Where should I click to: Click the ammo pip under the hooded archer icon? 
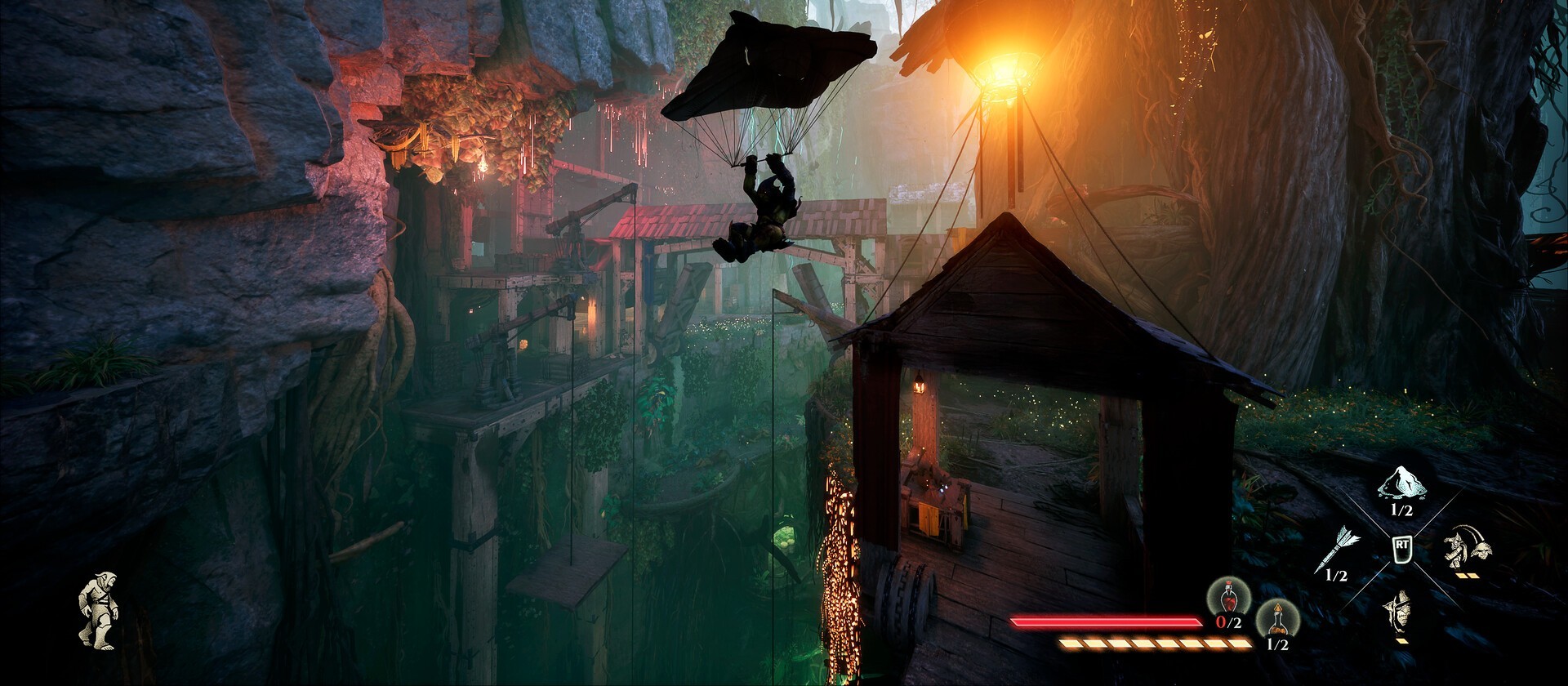[x=1402, y=639]
